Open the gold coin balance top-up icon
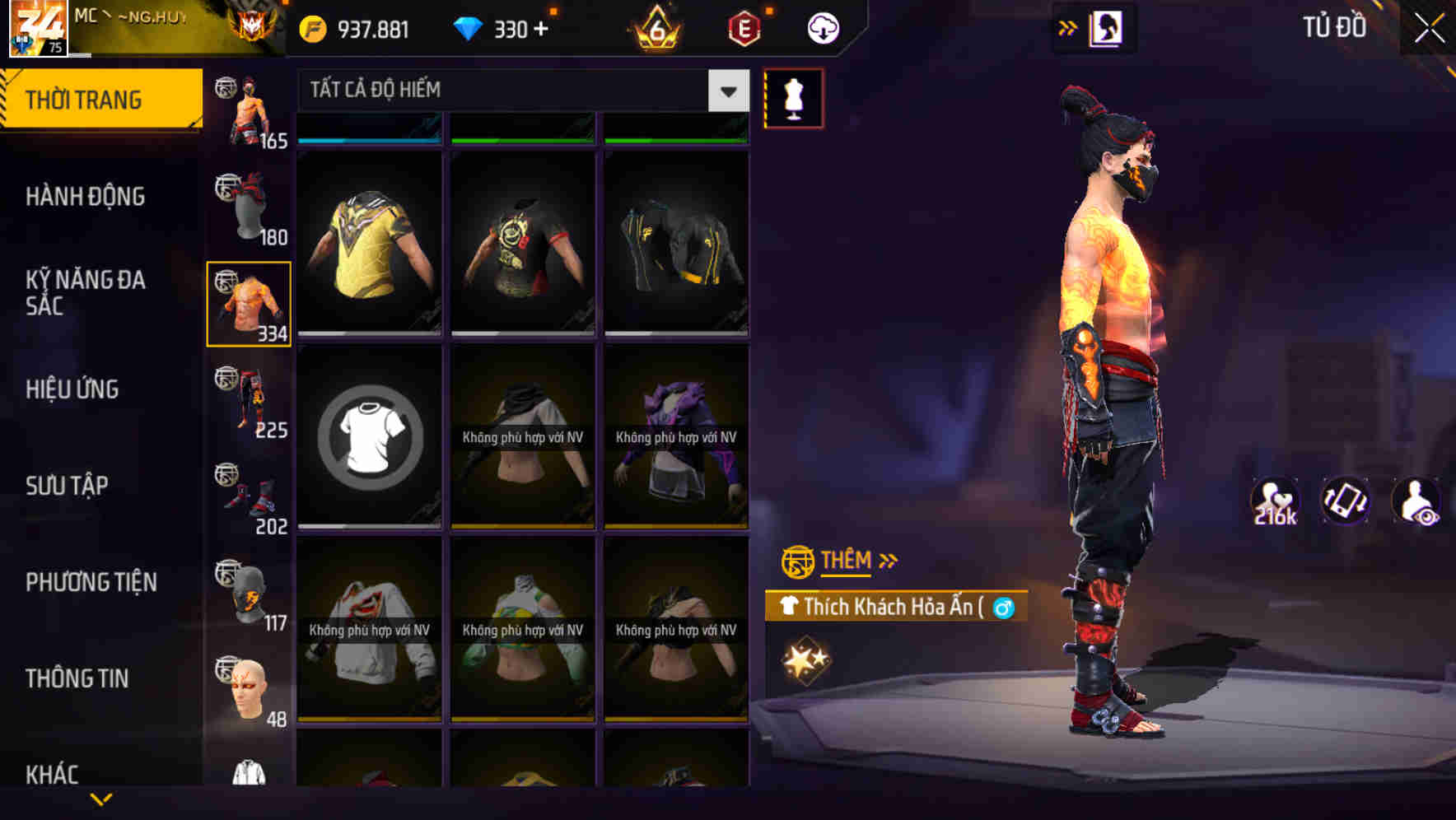 pyautogui.click(x=313, y=28)
